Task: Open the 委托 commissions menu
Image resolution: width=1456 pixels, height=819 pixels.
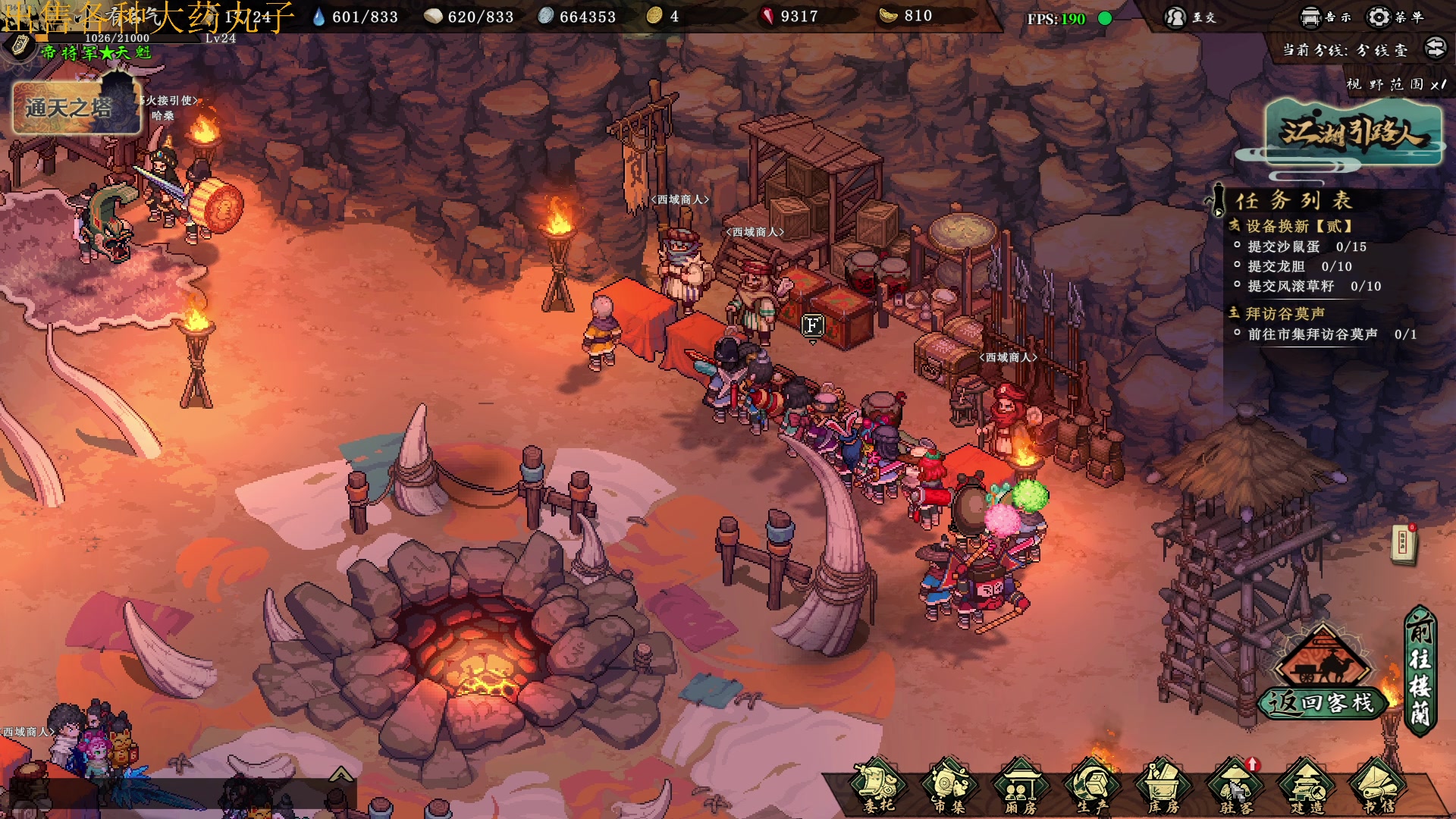Action: pyautogui.click(x=878, y=787)
